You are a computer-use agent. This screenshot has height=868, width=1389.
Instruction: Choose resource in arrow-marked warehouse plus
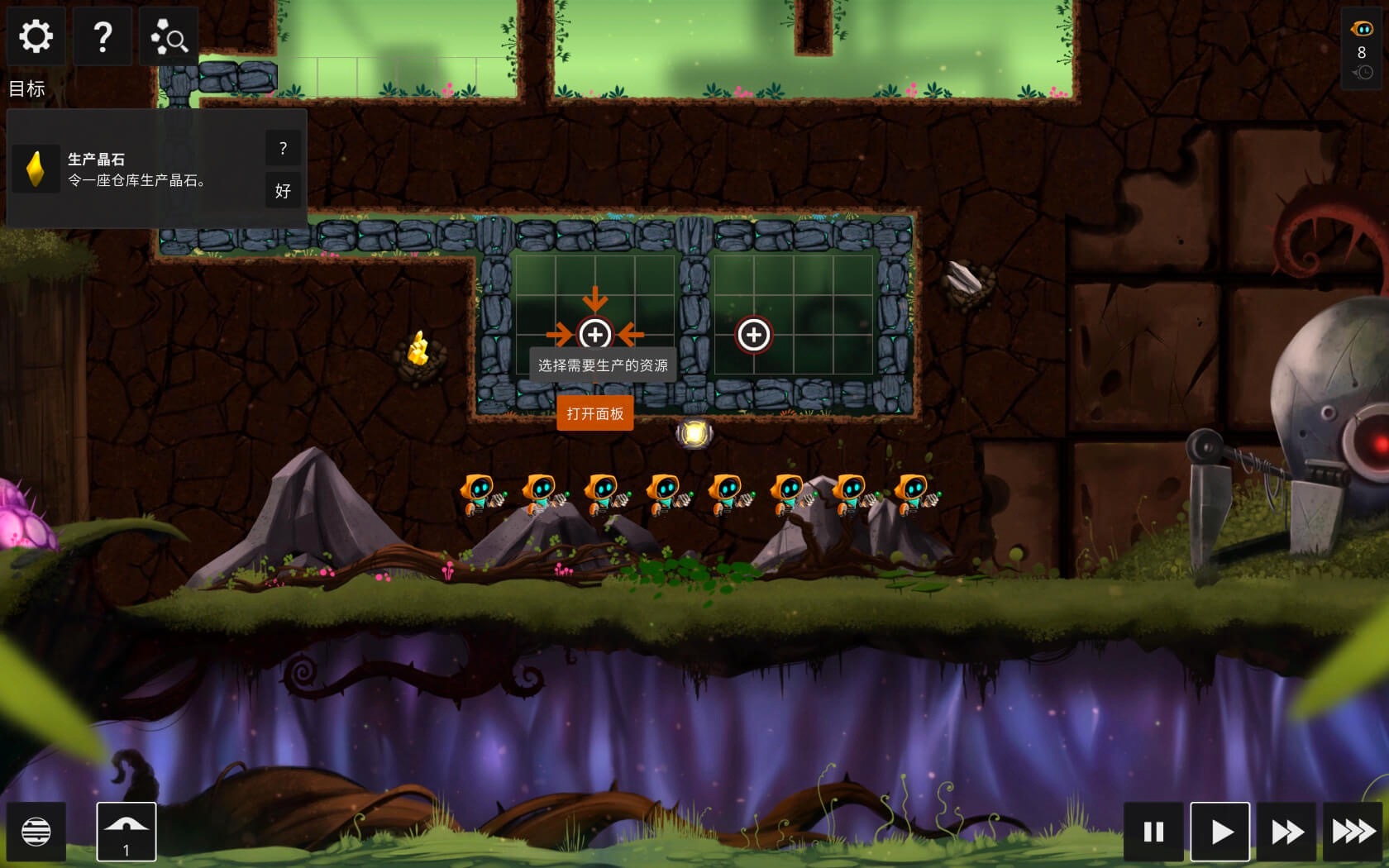[594, 335]
